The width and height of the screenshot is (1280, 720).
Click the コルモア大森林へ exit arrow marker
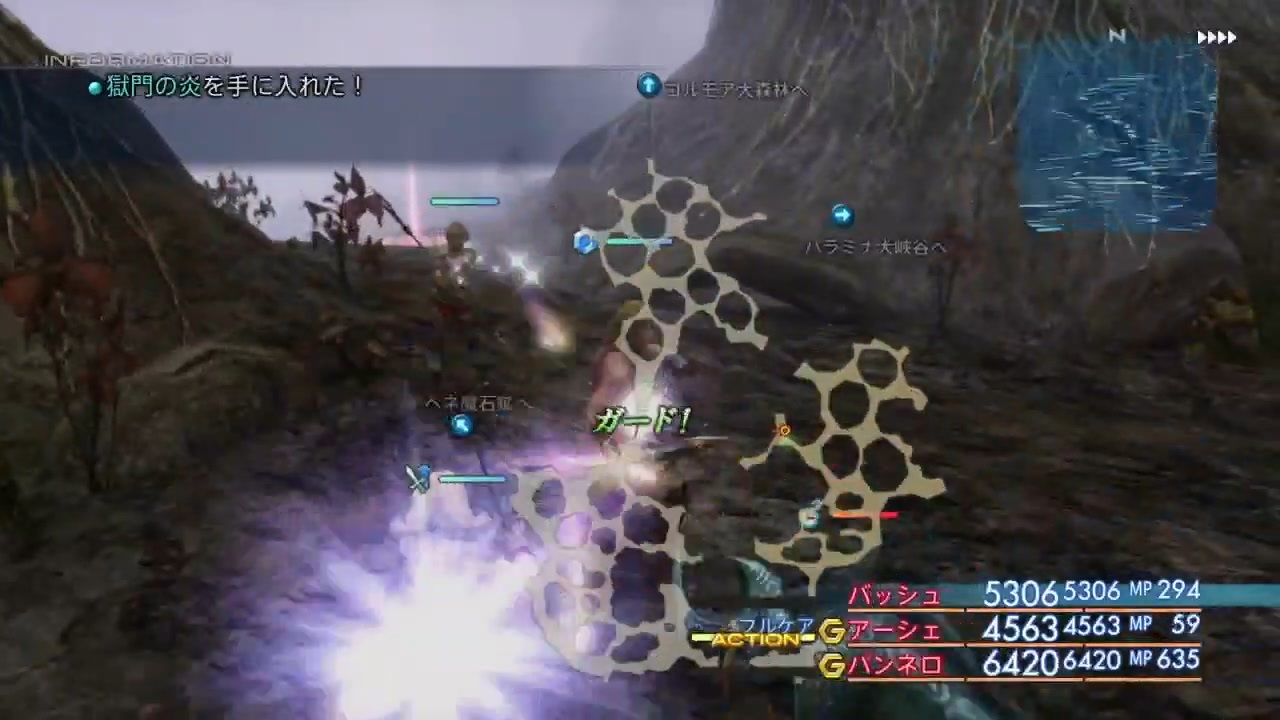point(648,87)
